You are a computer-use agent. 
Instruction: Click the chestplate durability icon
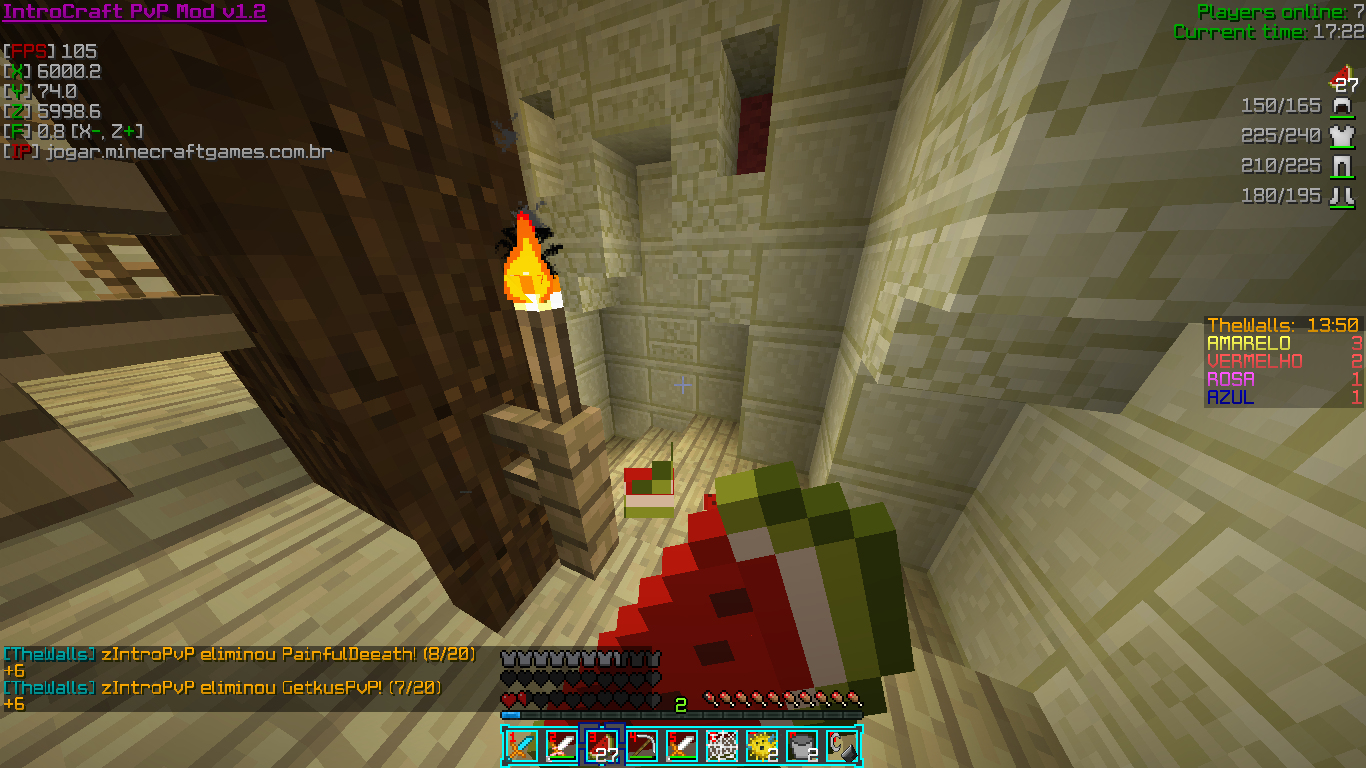point(1341,136)
